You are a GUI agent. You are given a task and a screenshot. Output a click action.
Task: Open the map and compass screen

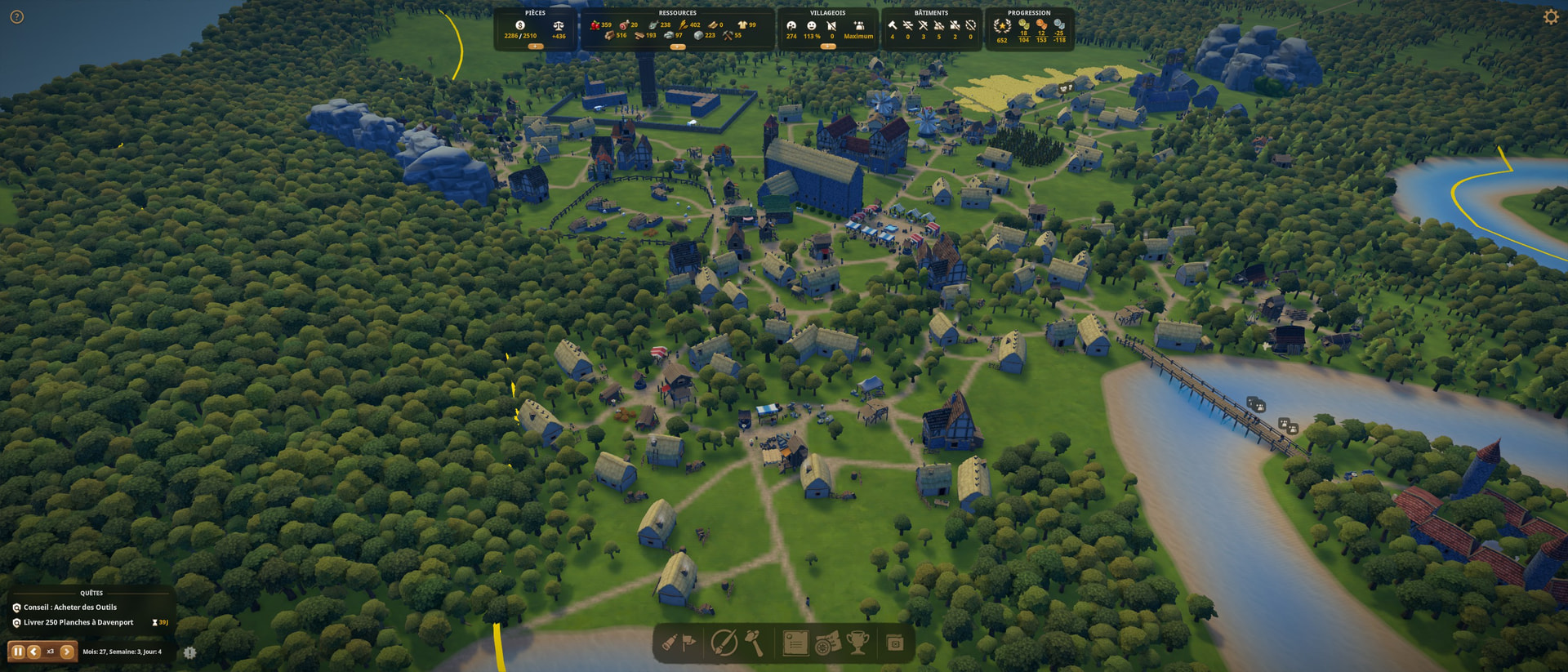[826, 643]
